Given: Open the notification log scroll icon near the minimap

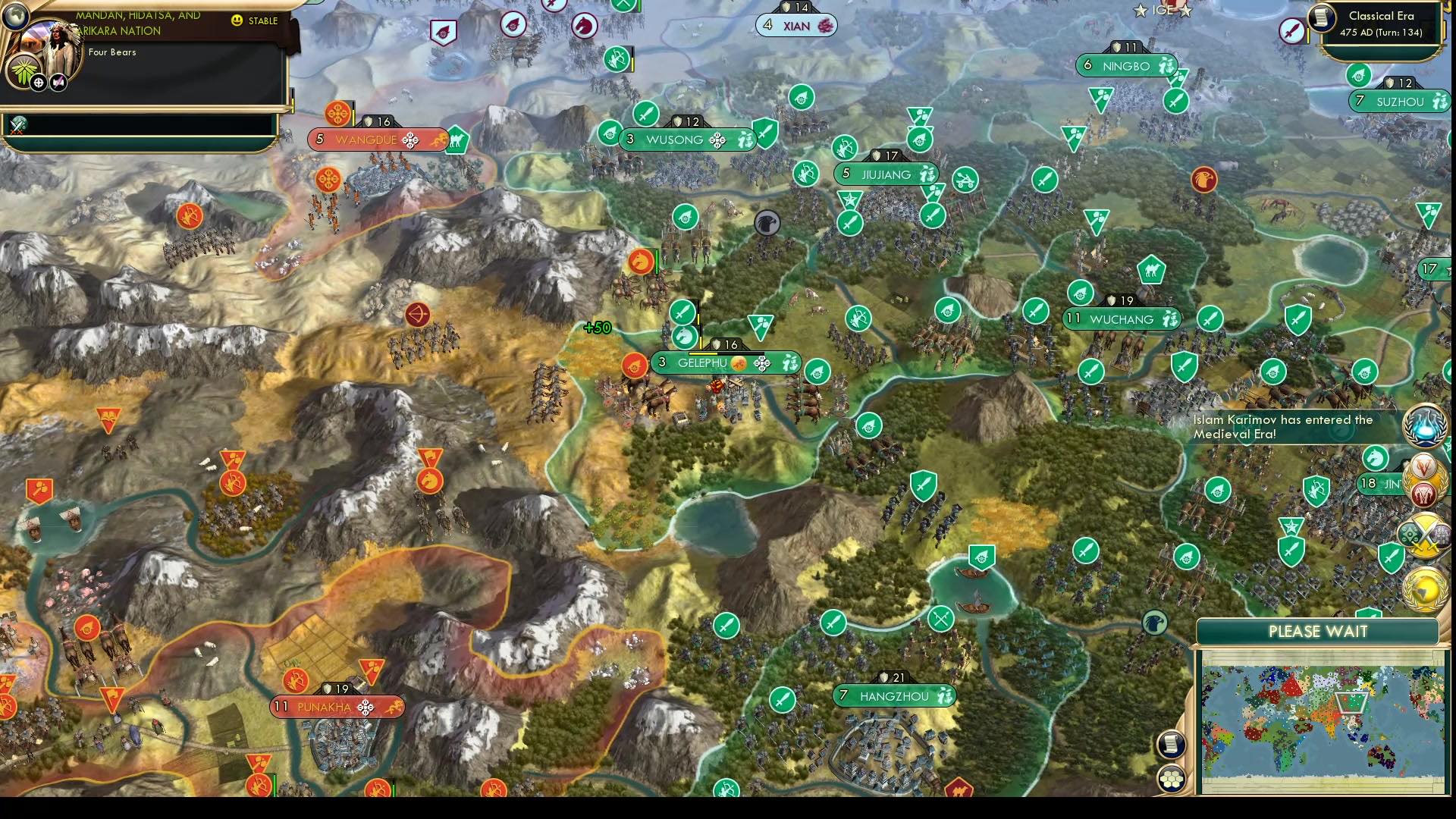Looking at the screenshot, I should (x=1170, y=744).
